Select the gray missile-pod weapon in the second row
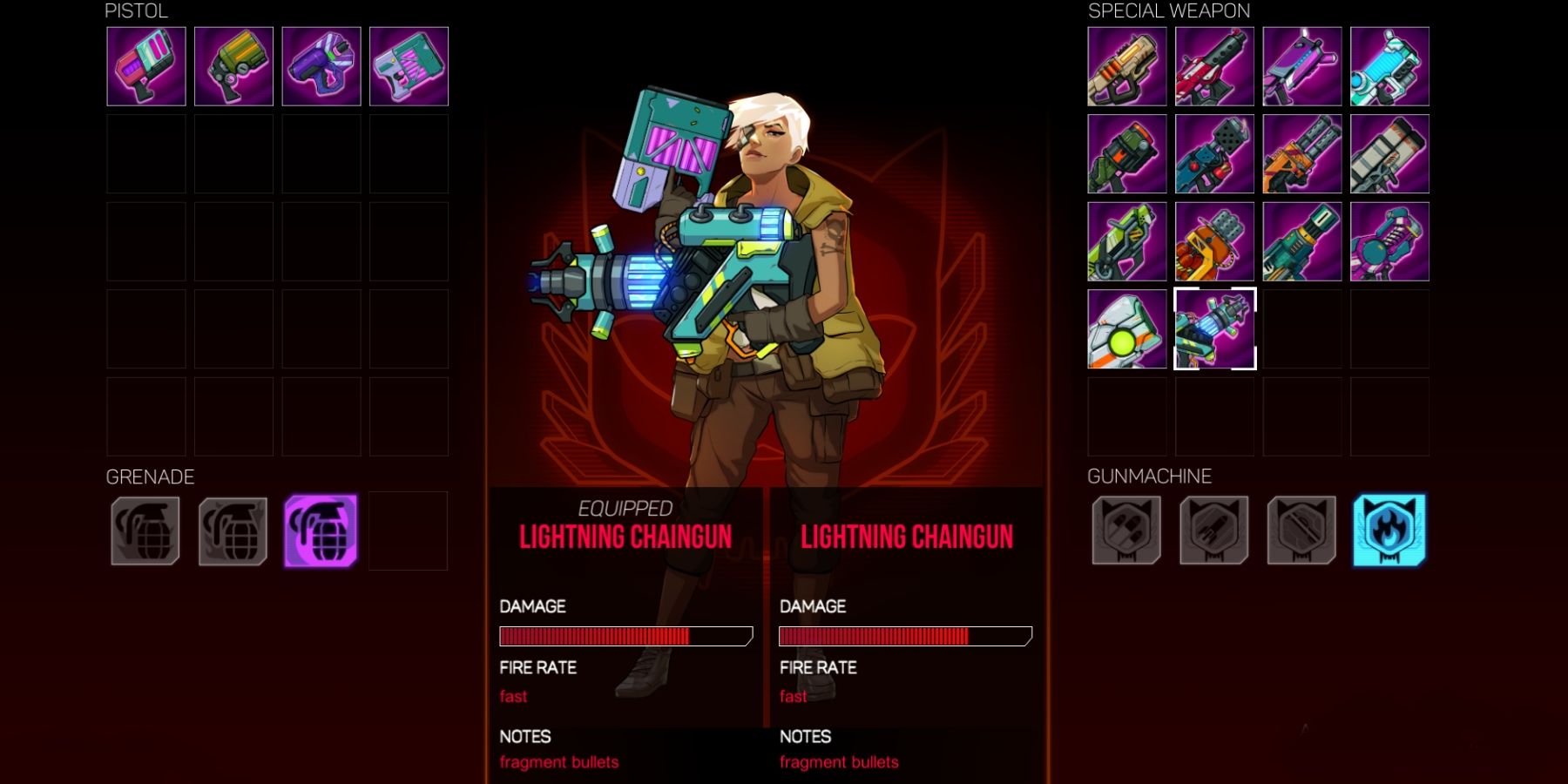Viewport: 1568px width, 784px height. click(x=1390, y=152)
